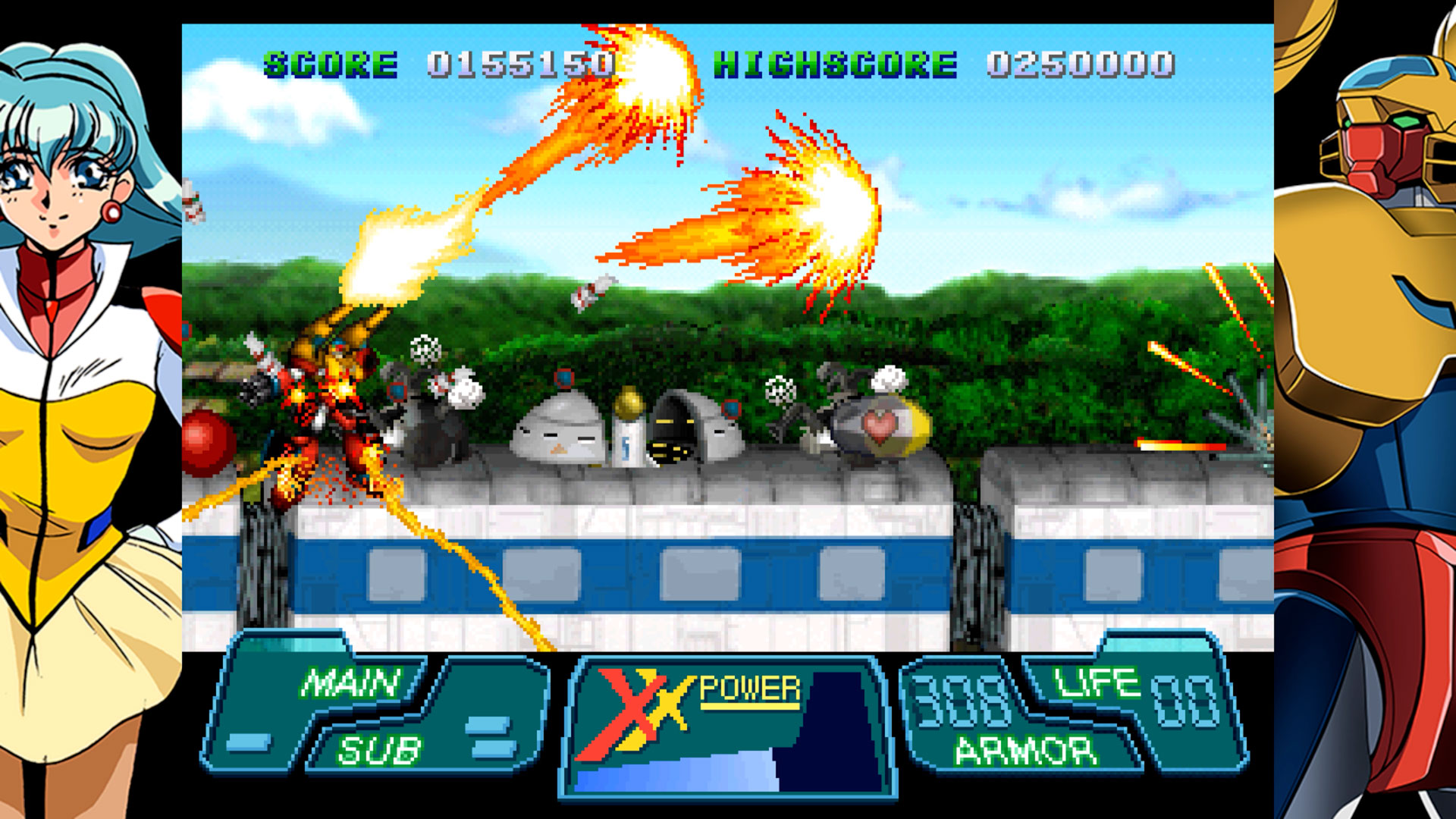Select the MAIN weapon panel
This screenshot has width=1456, height=819.
(350, 682)
